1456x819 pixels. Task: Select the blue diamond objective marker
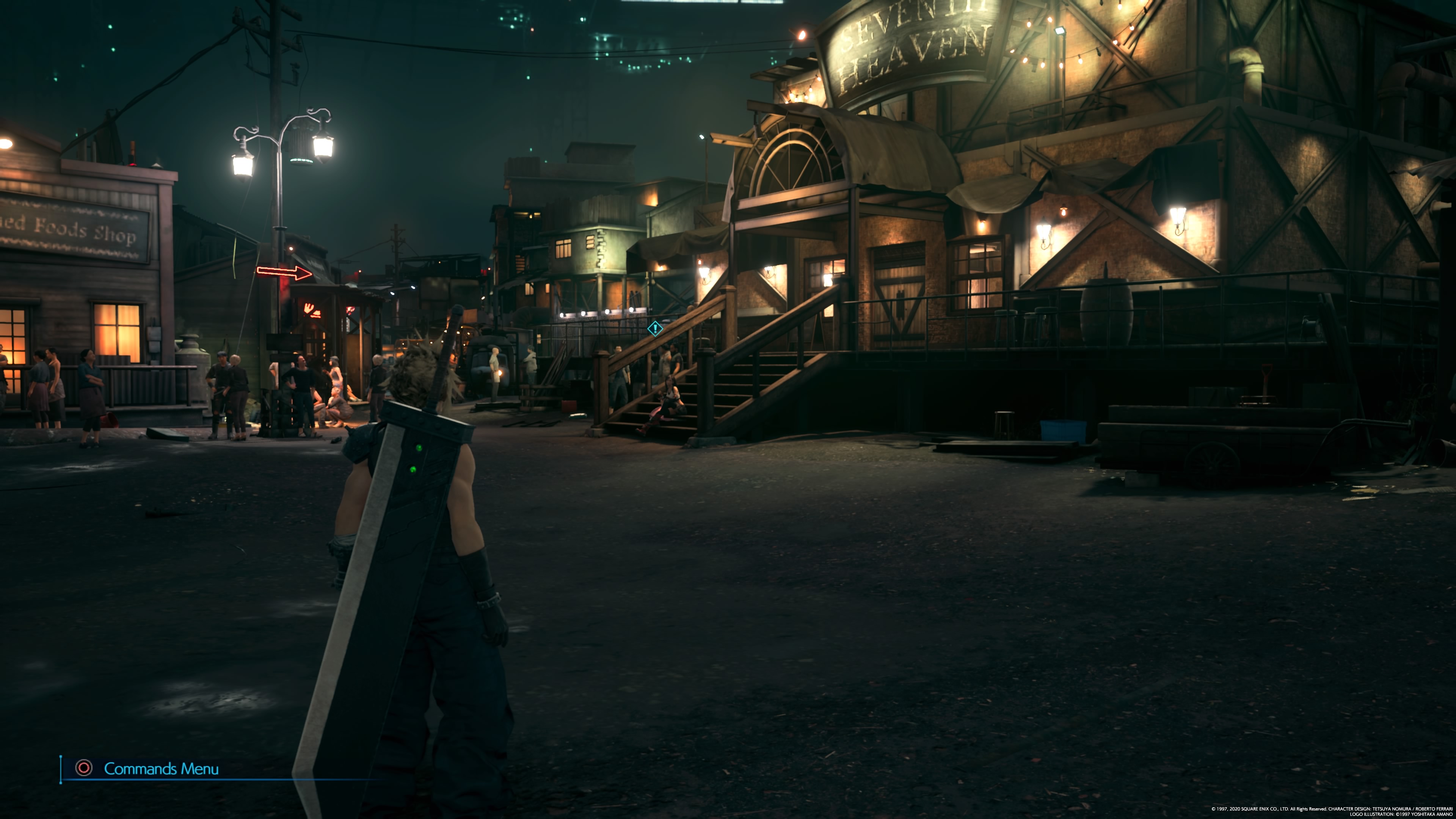[655, 328]
